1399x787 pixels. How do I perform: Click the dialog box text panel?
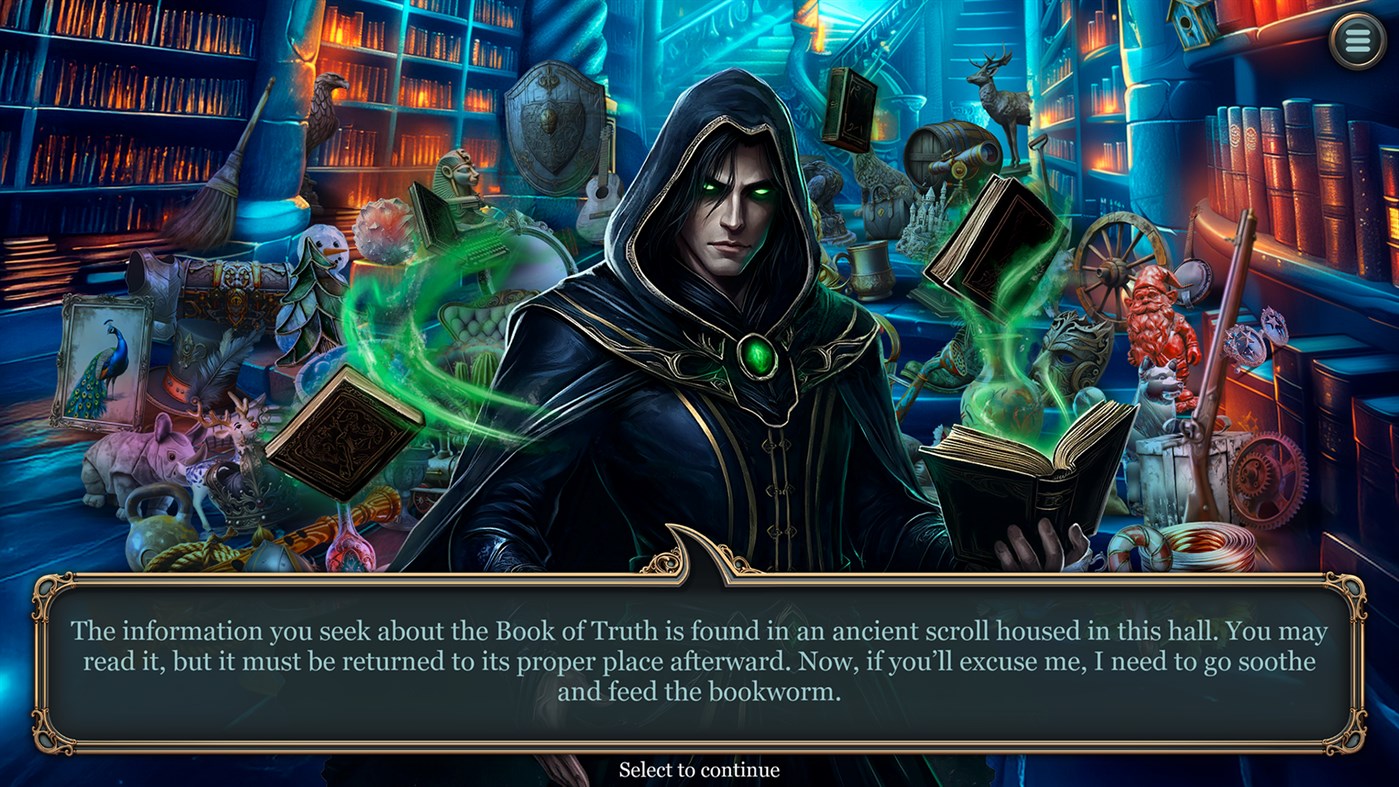699,660
